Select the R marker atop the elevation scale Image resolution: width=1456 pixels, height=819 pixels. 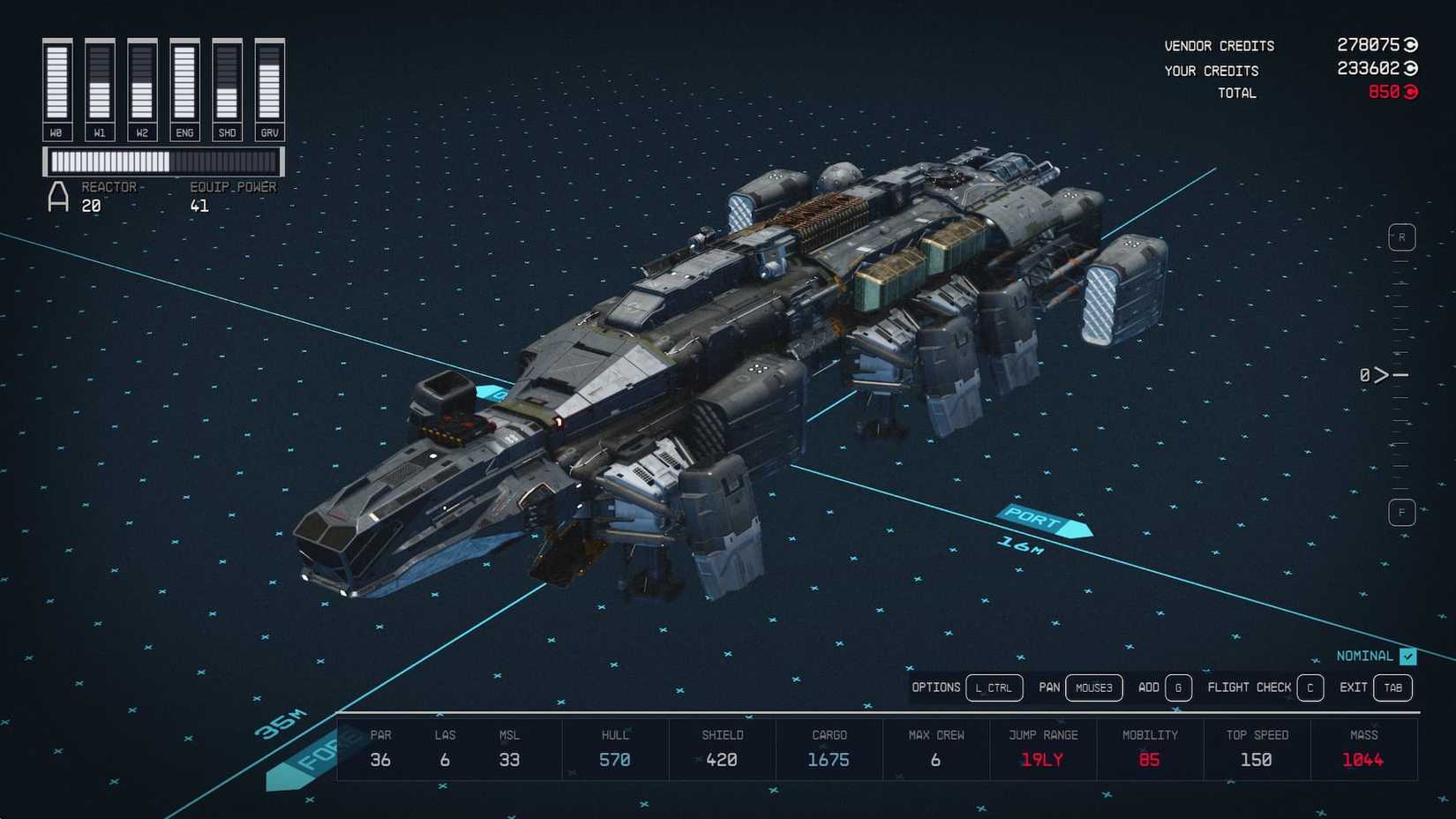1401,237
